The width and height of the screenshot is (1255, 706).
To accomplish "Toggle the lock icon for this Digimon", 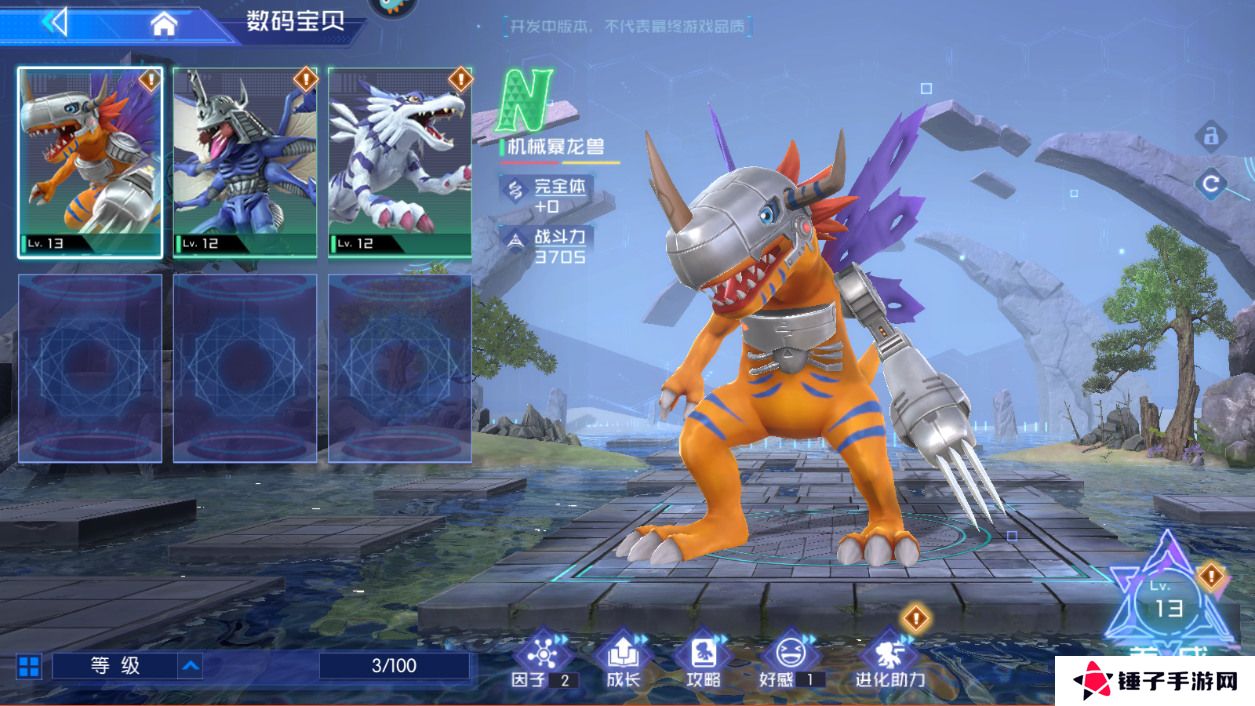I will pyautogui.click(x=1211, y=135).
